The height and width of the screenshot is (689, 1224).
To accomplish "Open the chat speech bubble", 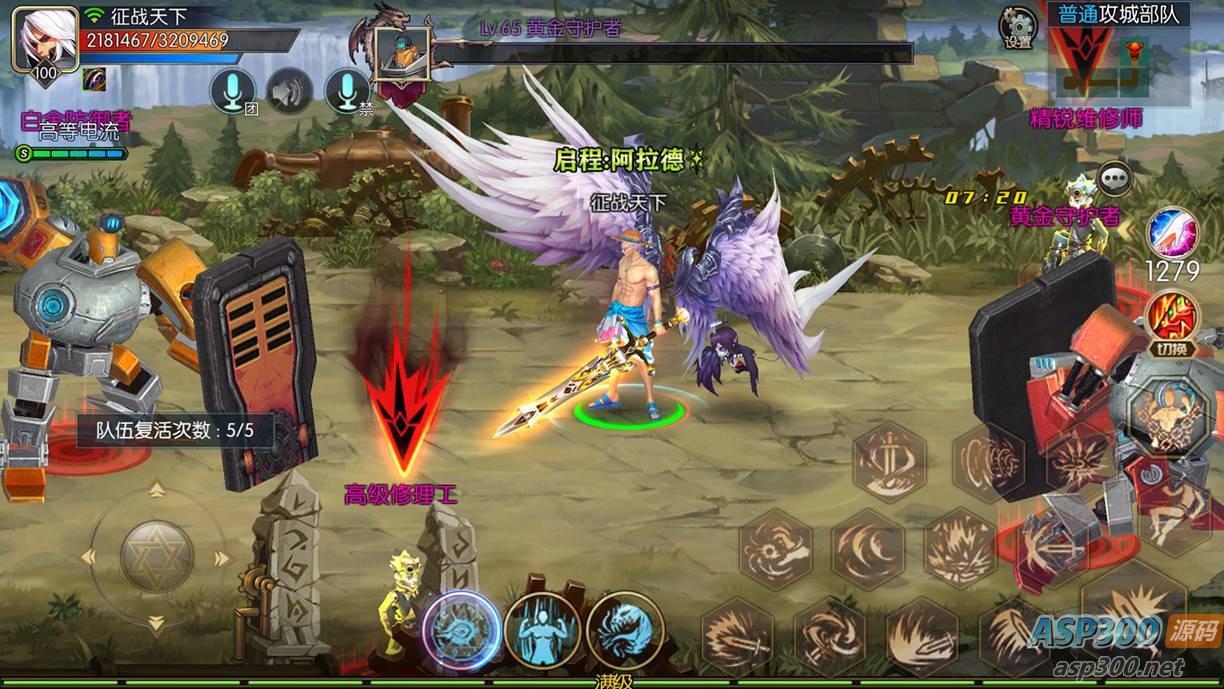I will (x=1114, y=179).
